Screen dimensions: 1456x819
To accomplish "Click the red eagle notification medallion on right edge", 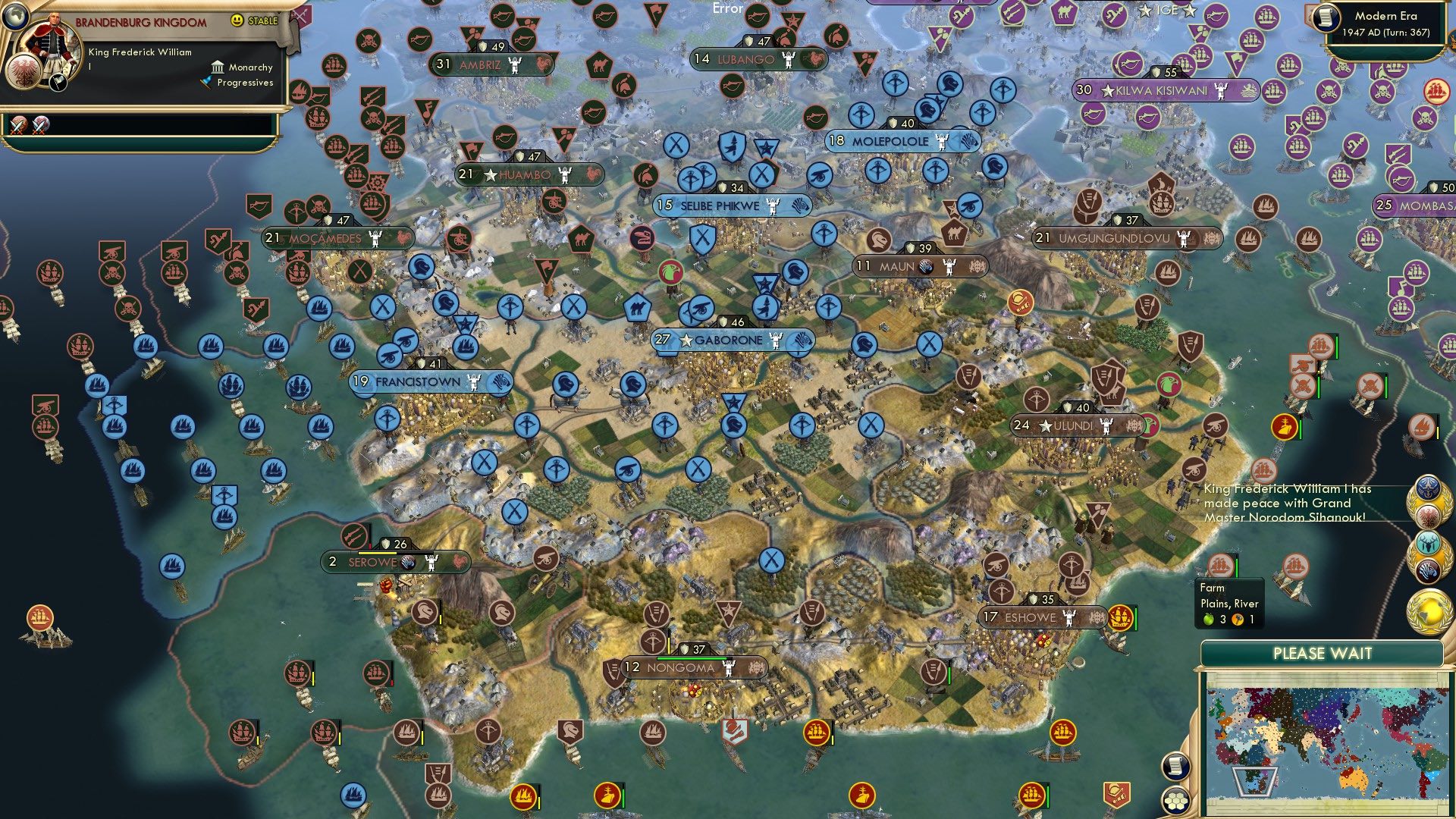I will pyautogui.click(x=1427, y=516).
